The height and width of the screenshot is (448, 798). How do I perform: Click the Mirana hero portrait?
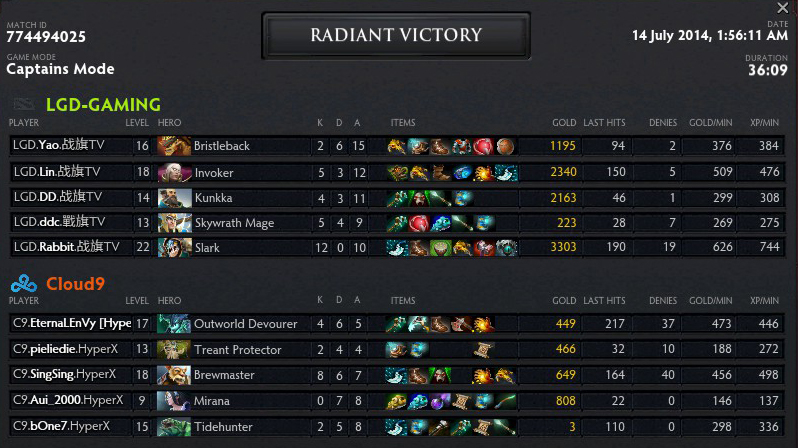click(174, 401)
